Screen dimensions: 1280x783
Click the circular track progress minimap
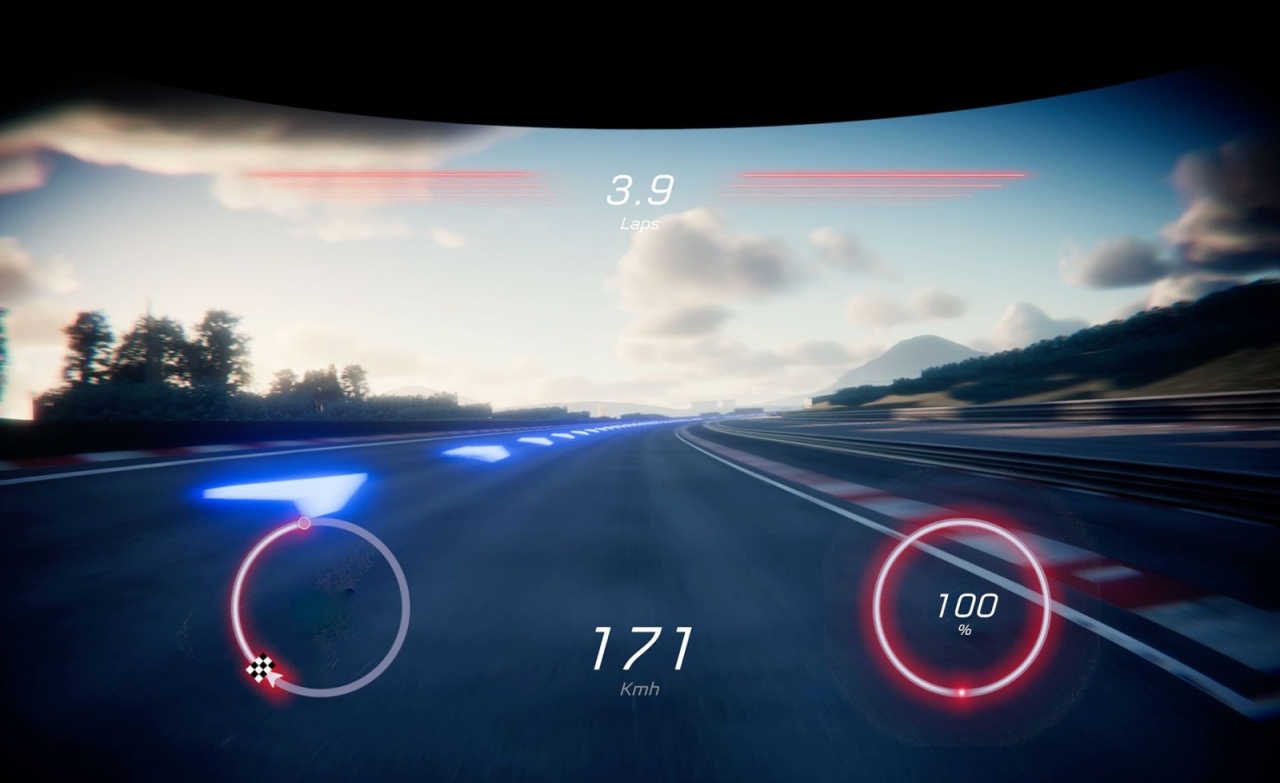tap(320, 606)
